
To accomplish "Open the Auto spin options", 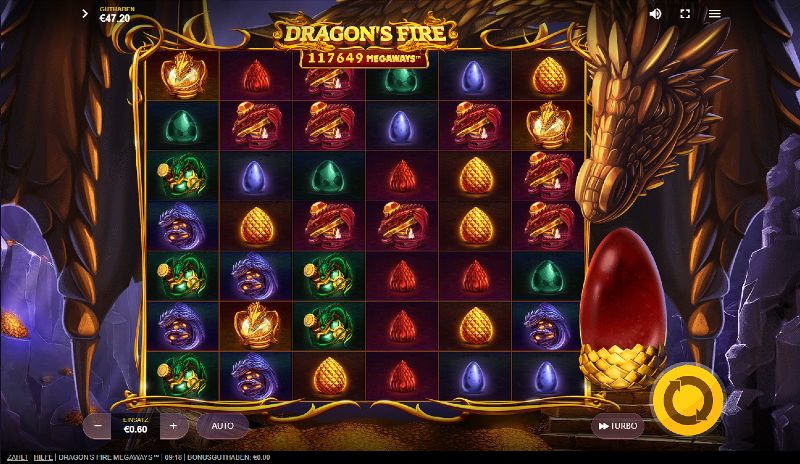I will coord(222,425).
